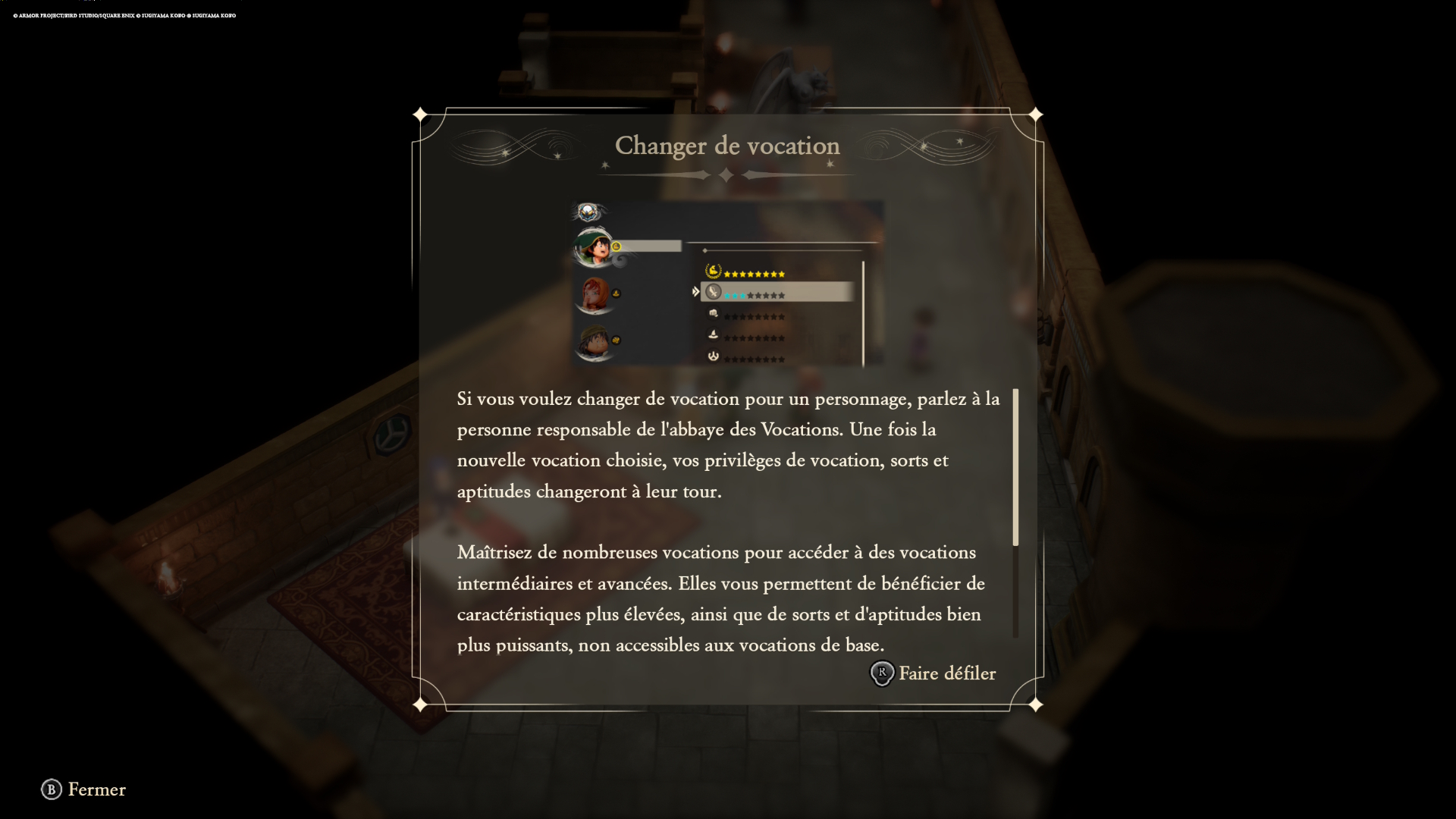Click the tutorial text scrollbar handle
The image size is (1456, 819).
(x=1015, y=467)
